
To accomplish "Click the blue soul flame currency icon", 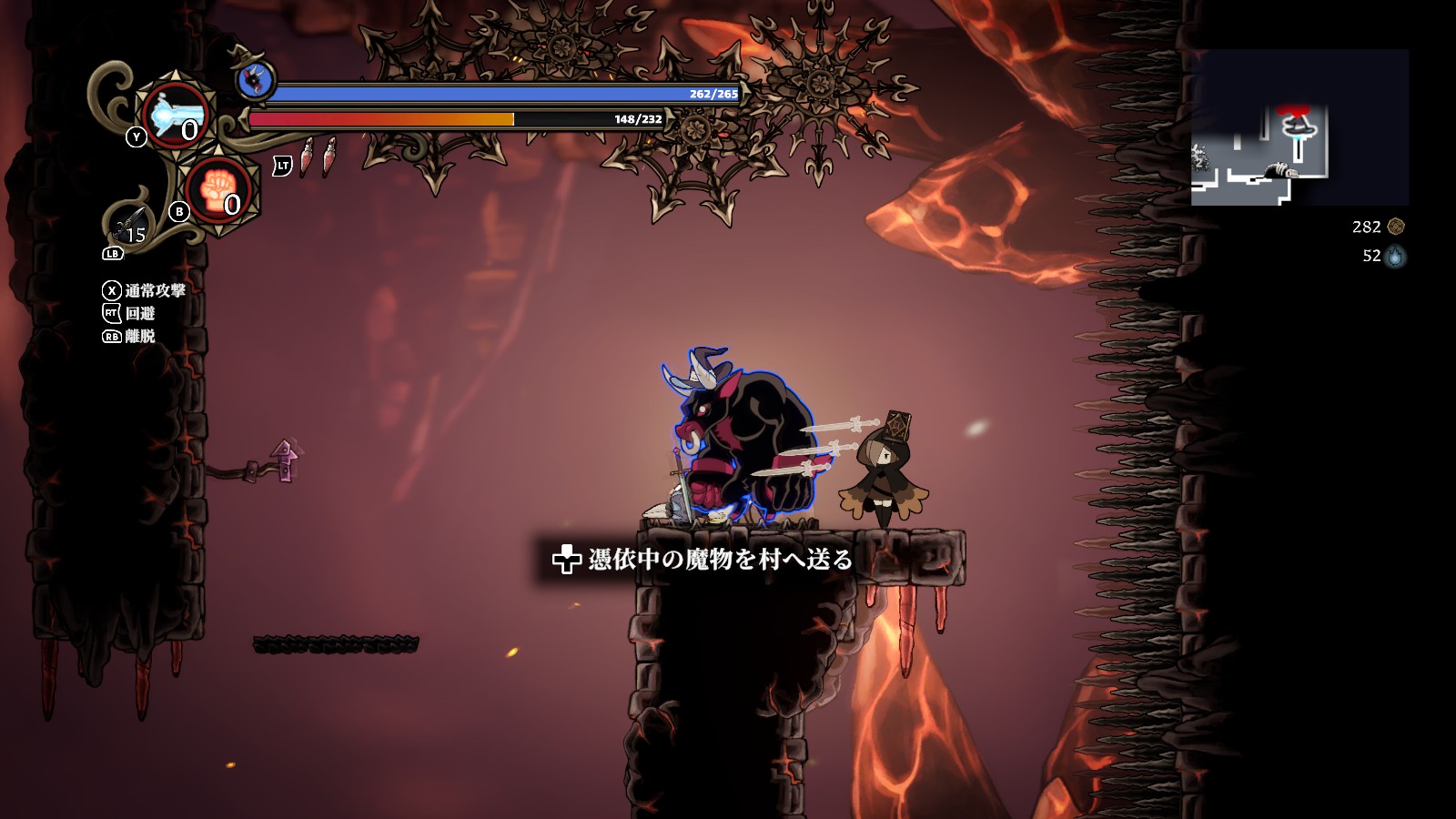I will click(x=1395, y=257).
